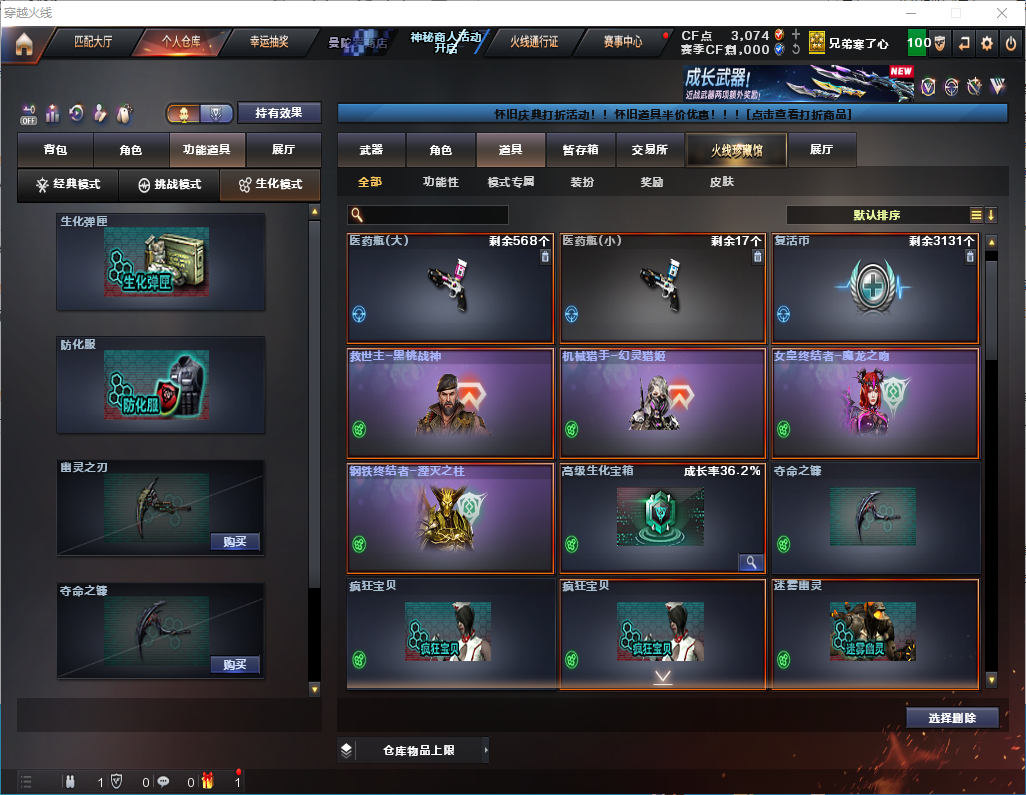Open settings via the gear icon

pos(987,43)
